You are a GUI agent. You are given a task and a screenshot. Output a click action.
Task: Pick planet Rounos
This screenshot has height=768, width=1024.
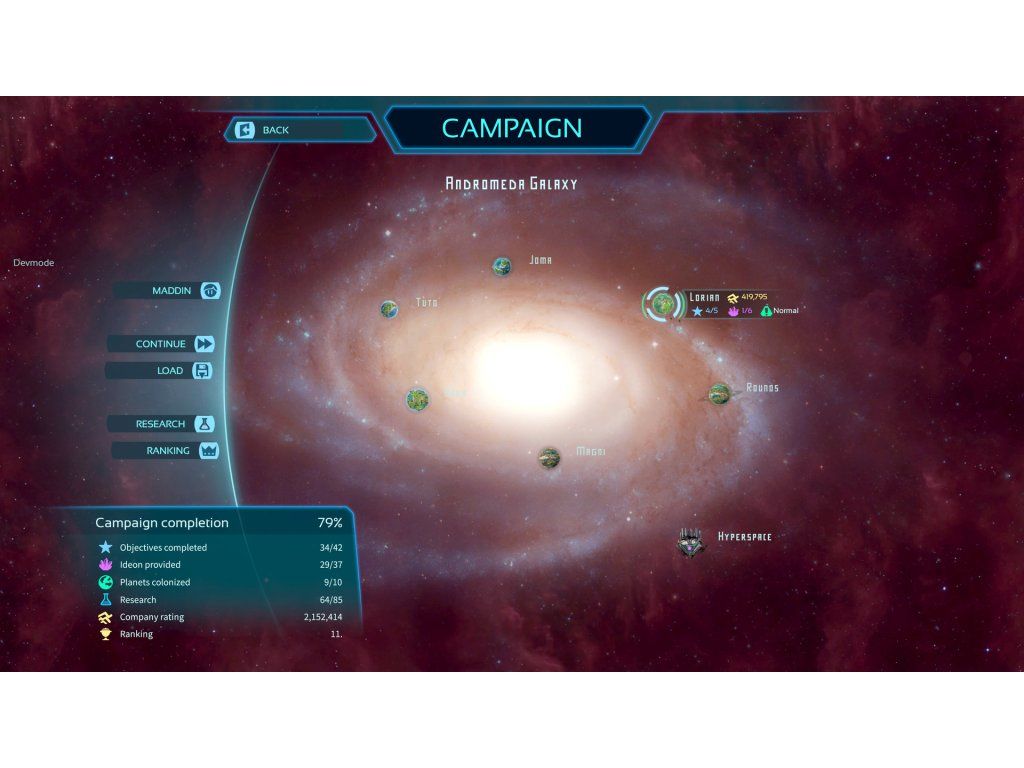(x=719, y=394)
